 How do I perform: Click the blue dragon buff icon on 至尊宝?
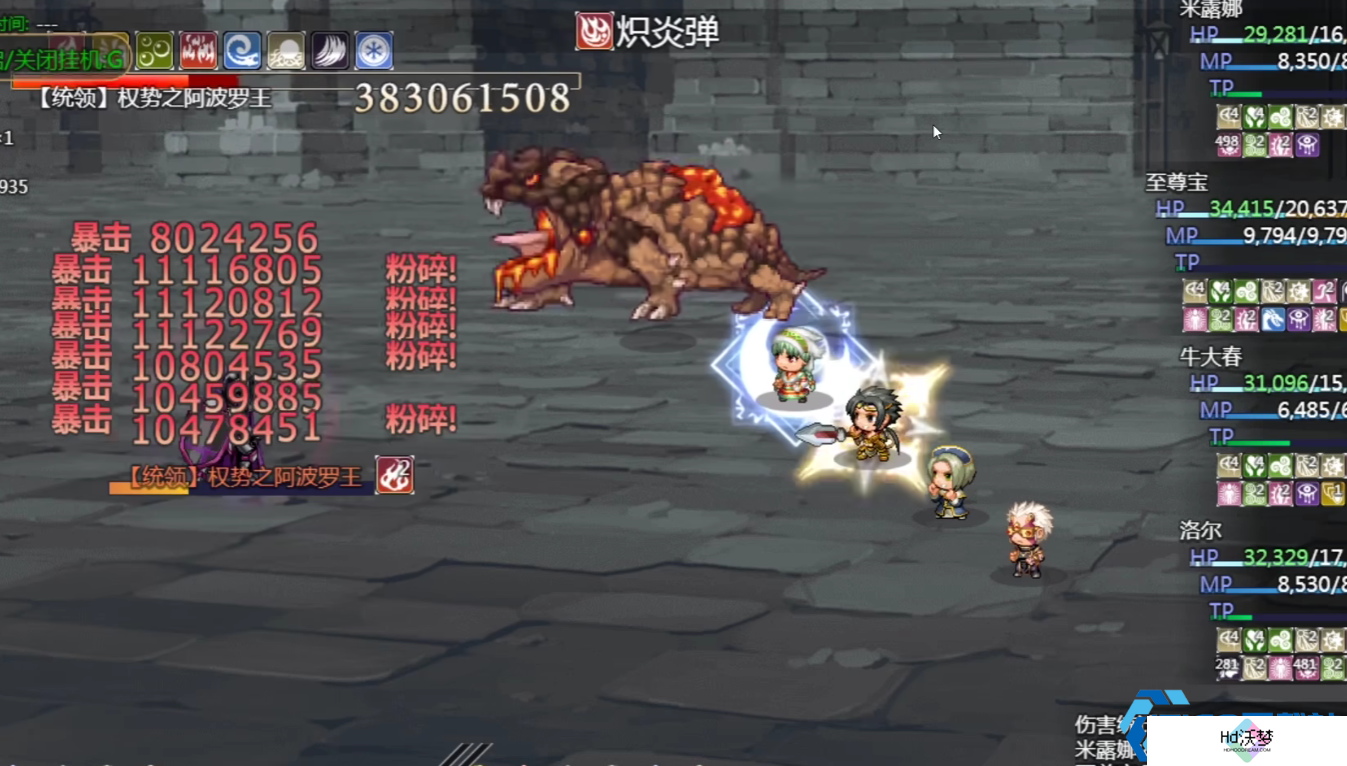pos(1273,319)
